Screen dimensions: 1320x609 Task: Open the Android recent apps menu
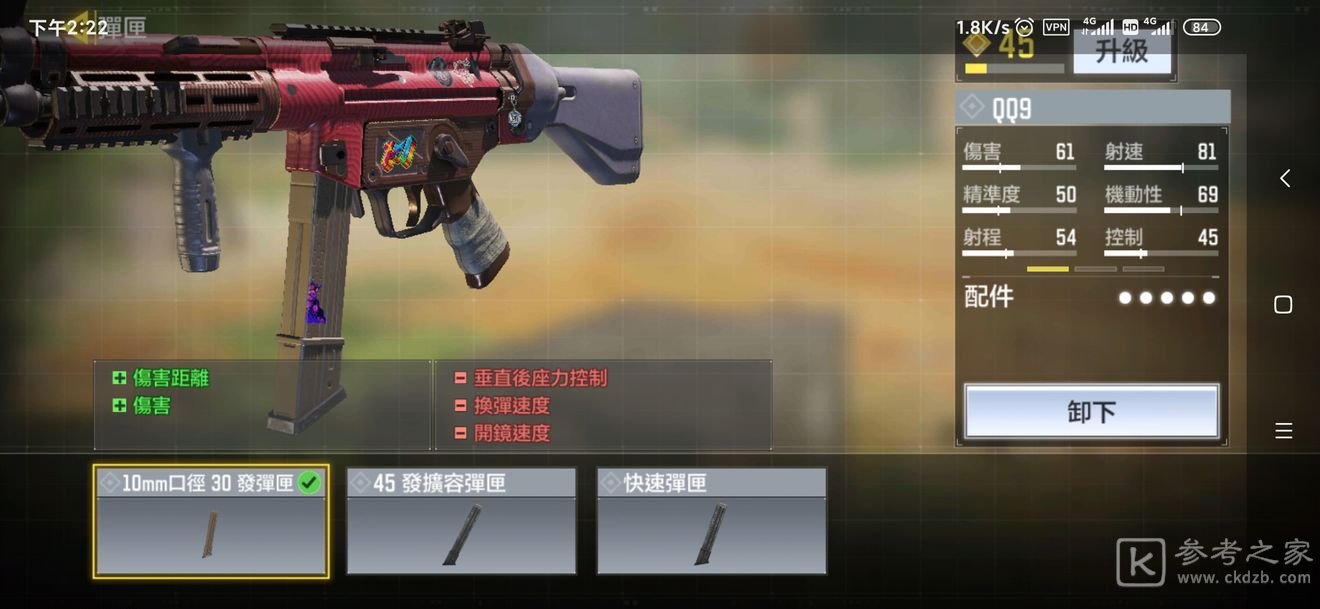(1283, 431)
